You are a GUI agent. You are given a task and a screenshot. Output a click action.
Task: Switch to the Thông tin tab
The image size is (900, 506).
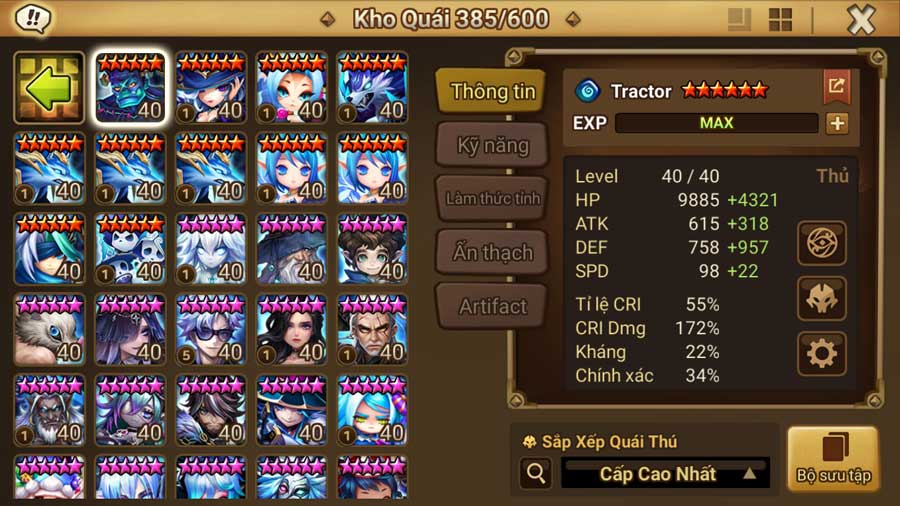coord(492,91)
